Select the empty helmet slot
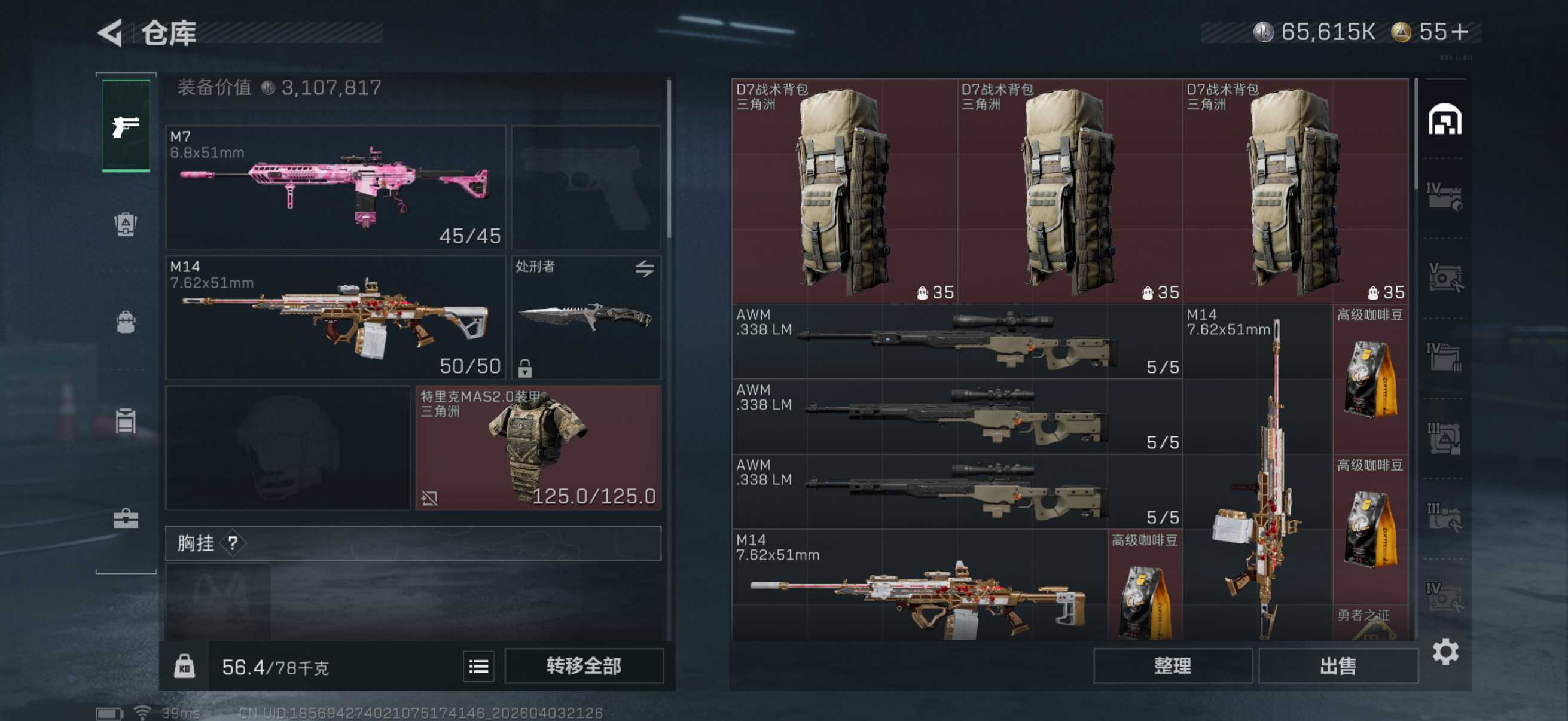 [288, 447]
